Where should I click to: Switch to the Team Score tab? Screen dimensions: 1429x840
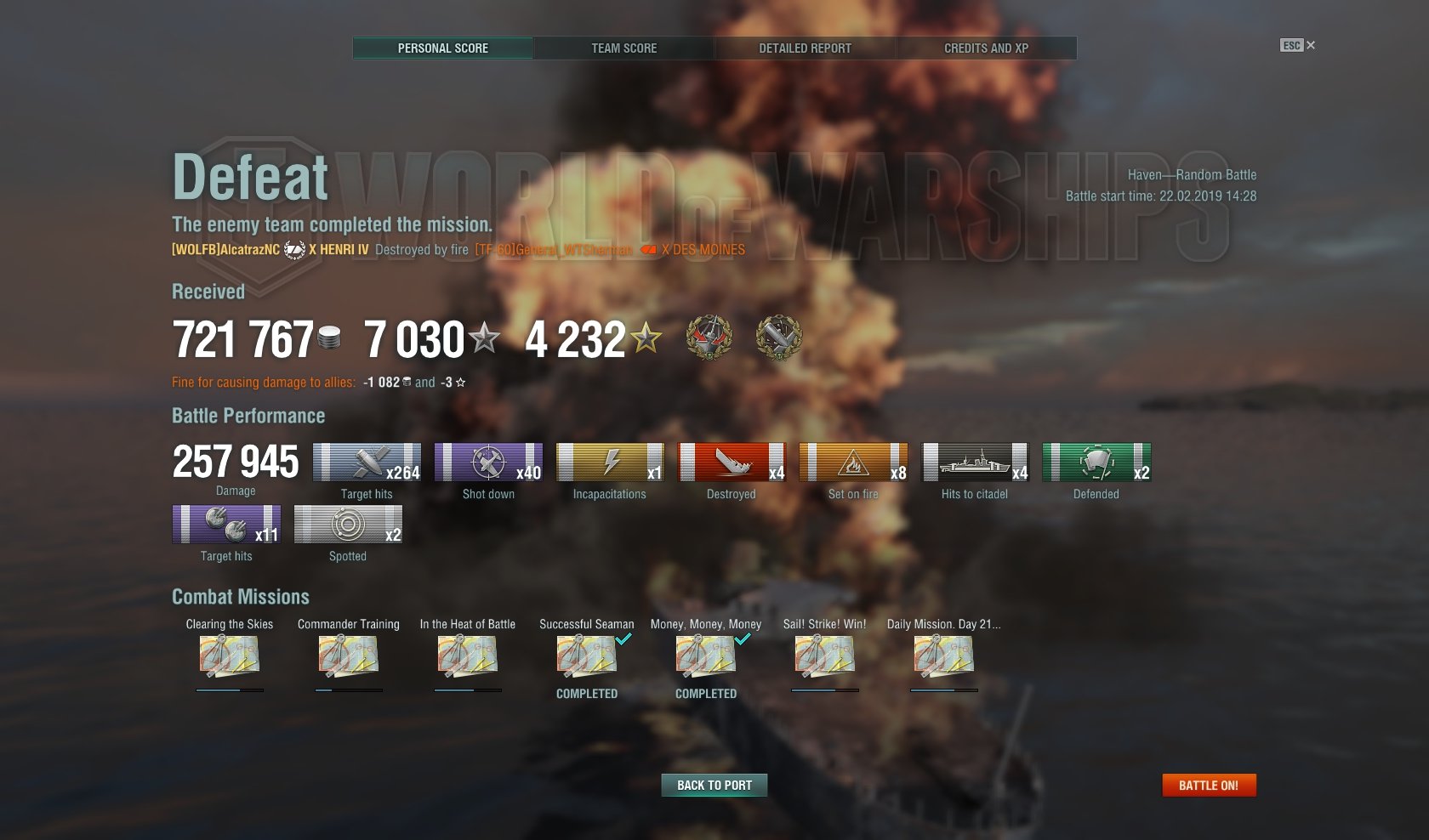623,48
